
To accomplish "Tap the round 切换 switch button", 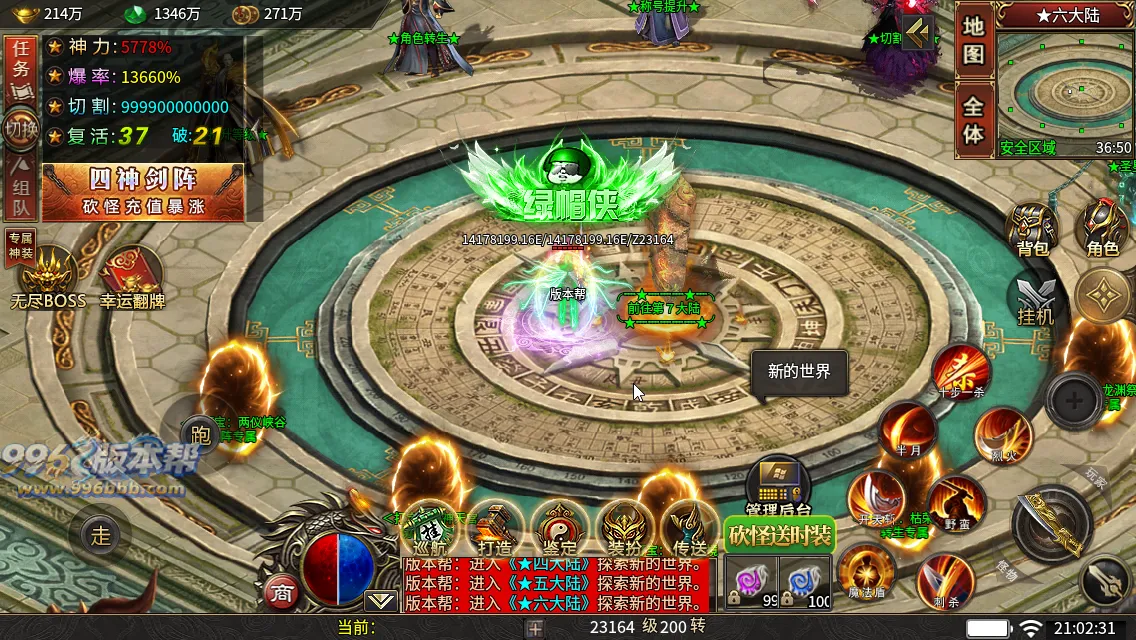I will click(21, 130).
